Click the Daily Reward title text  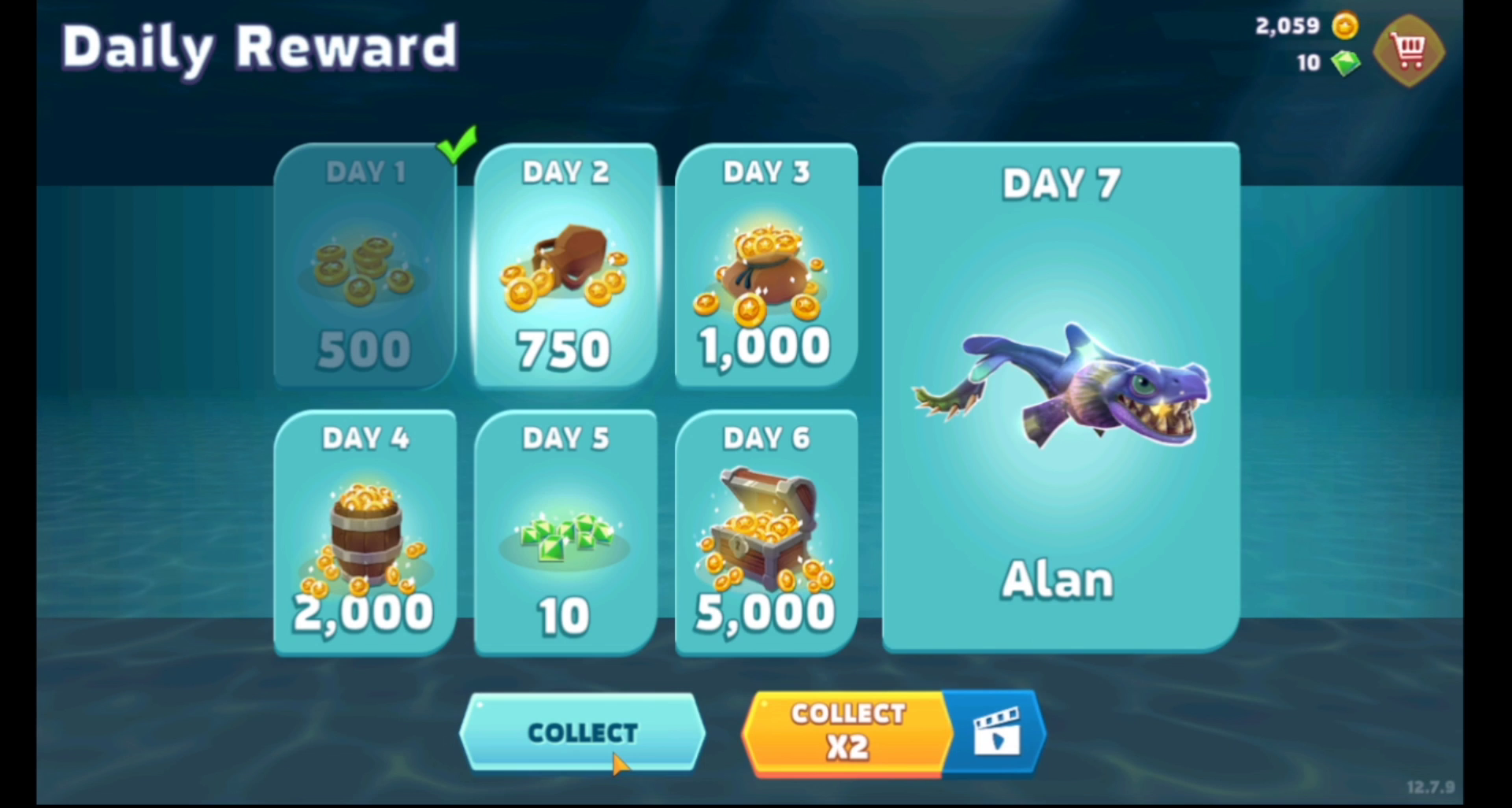(260, 46)
